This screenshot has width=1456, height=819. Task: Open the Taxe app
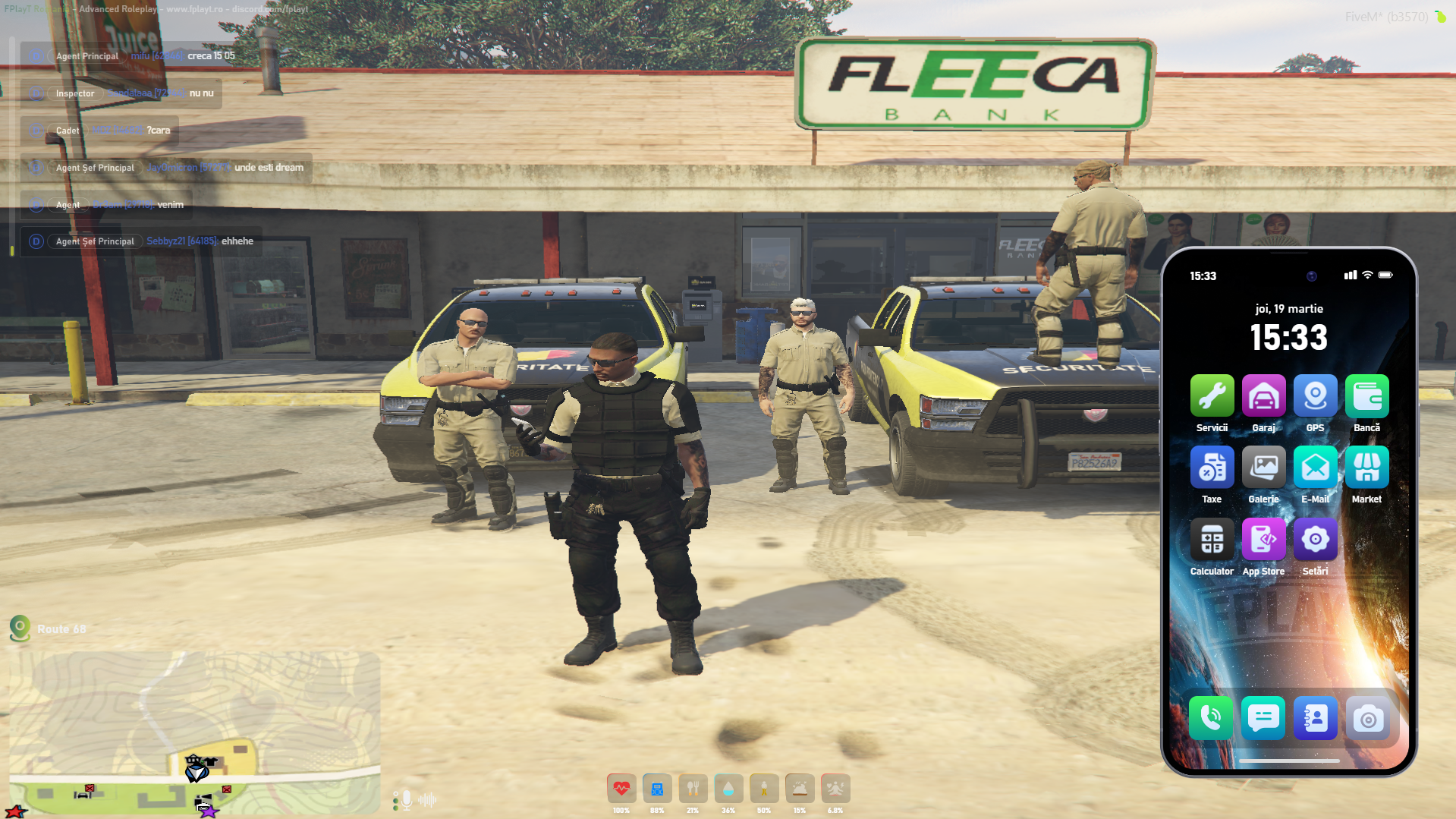coord(1212,468)
